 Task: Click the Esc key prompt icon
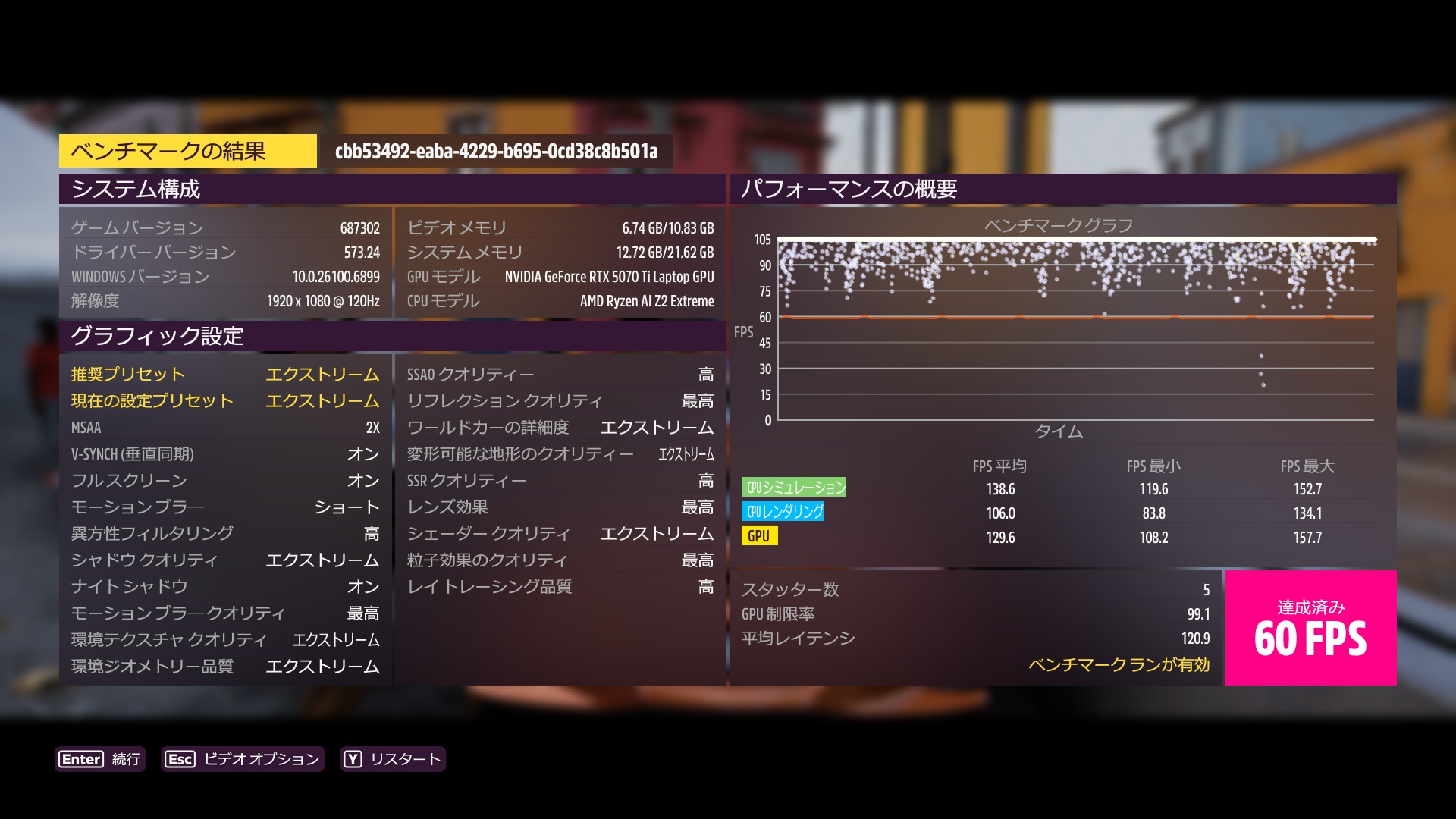tap(180, 758)
